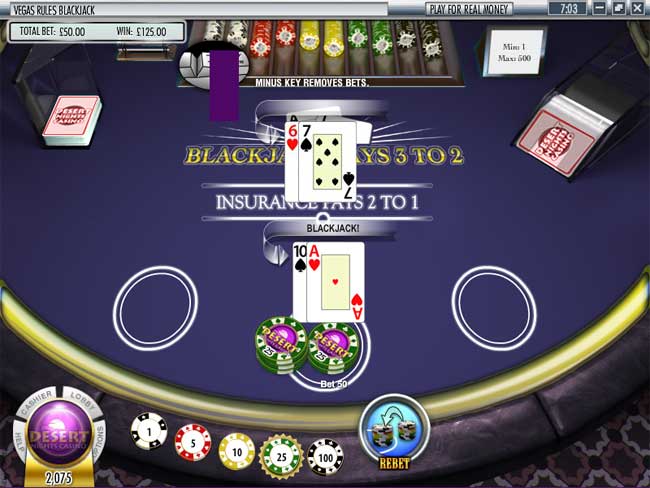Close the blackjack window
Image resolution: width=650 pixels, height=488 pixels.
pos(637,9)
